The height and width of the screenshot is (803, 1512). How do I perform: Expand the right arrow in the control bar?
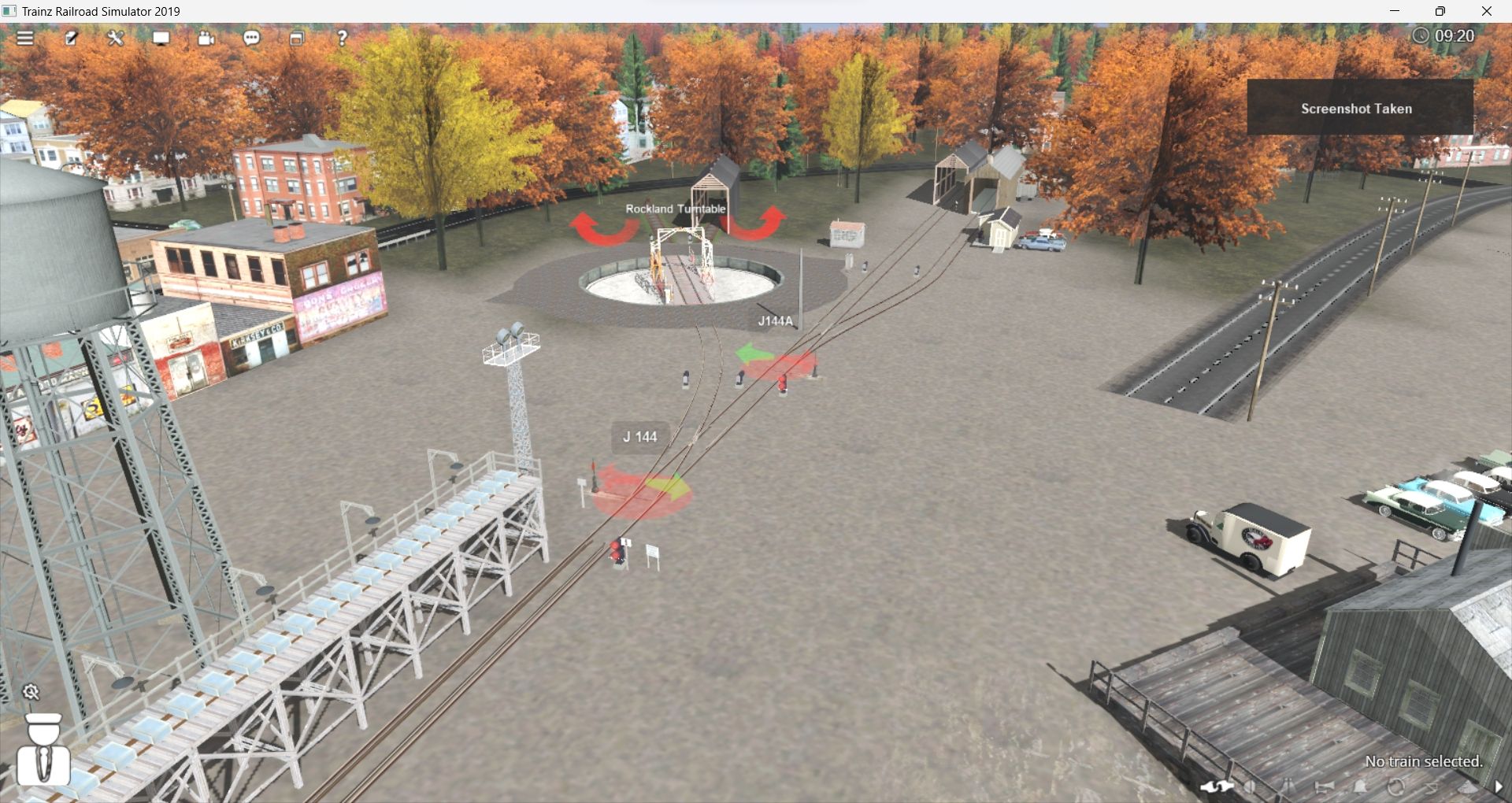1499,786
